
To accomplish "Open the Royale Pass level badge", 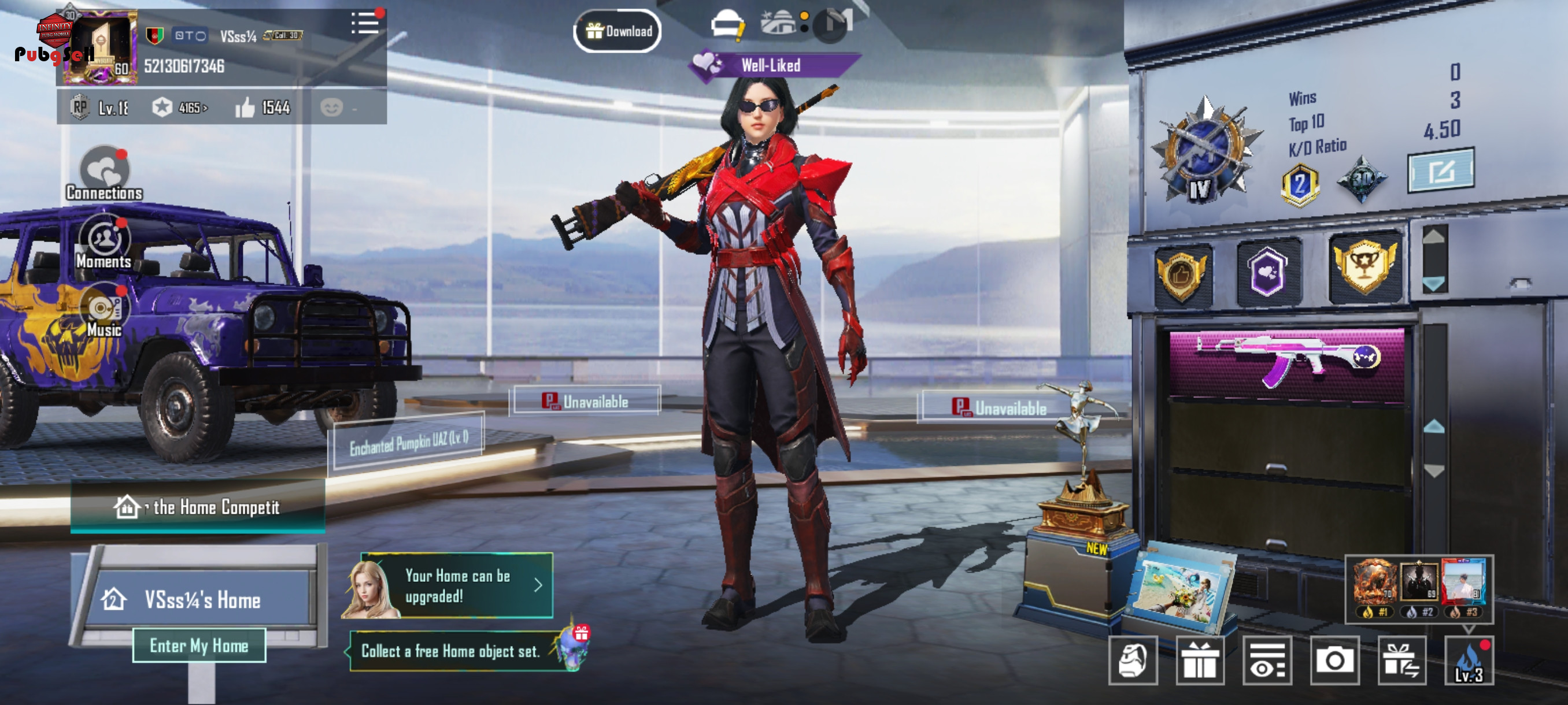I will point(99,107).
